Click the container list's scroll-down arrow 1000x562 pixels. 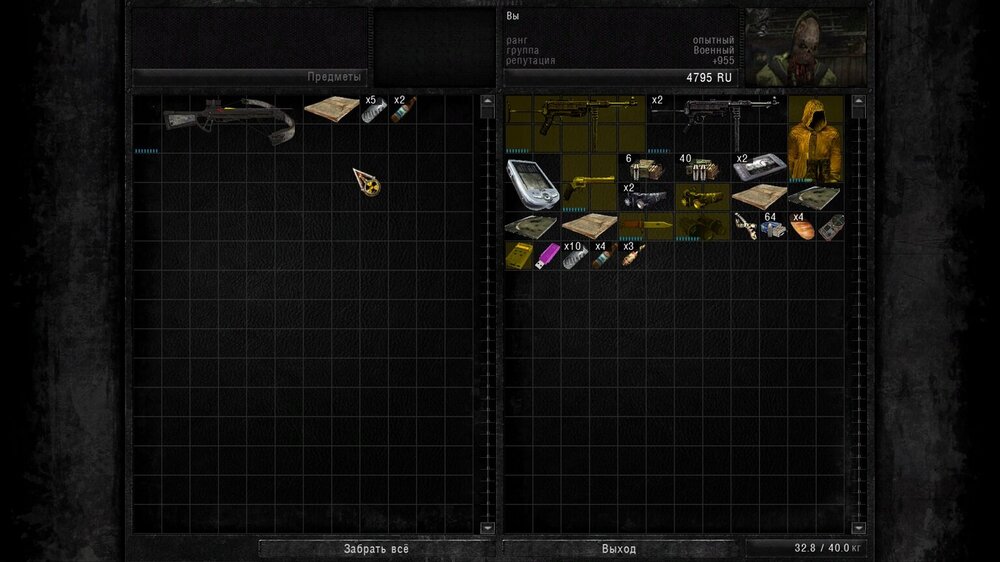pos(488,527)
